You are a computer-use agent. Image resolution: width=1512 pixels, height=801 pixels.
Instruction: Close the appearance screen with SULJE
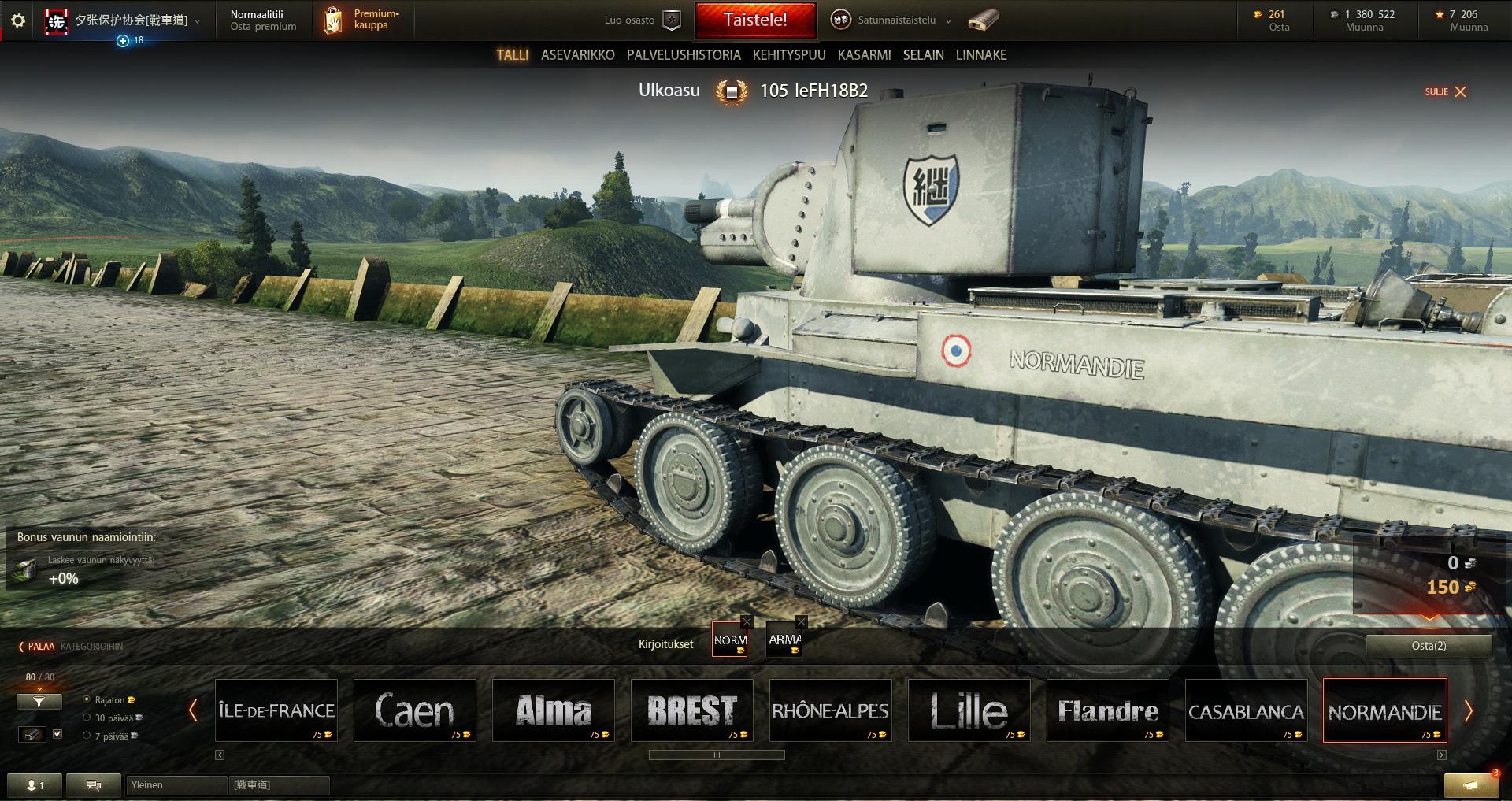point(1446,92)
